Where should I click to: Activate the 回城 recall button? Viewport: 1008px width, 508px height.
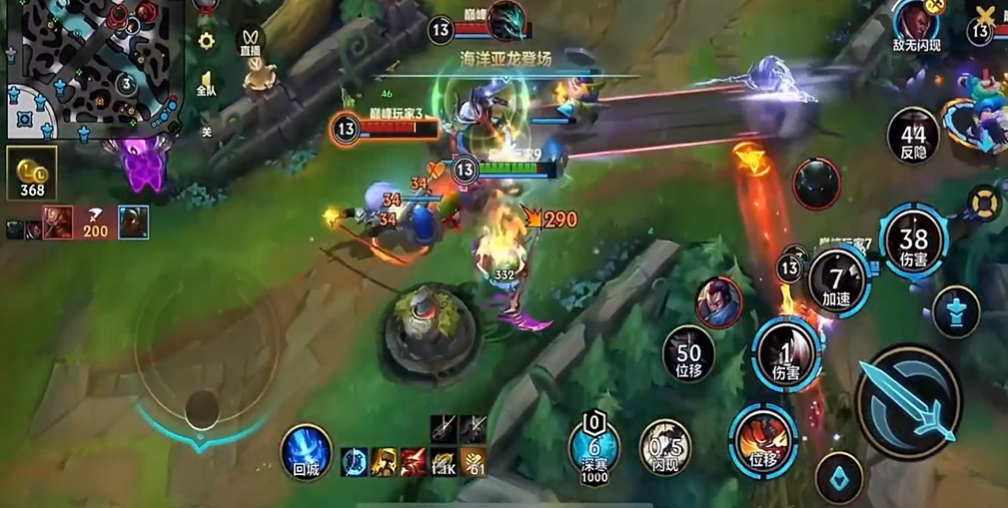(305, 450)
